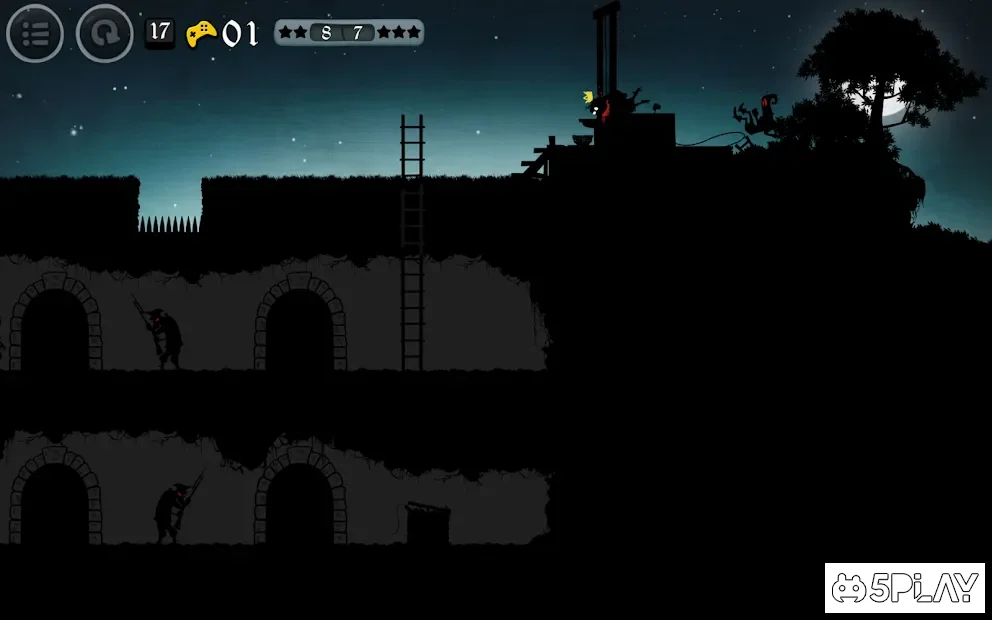Restart the level with the circular arrow
The image size is (992, 620).
point(104,34)
